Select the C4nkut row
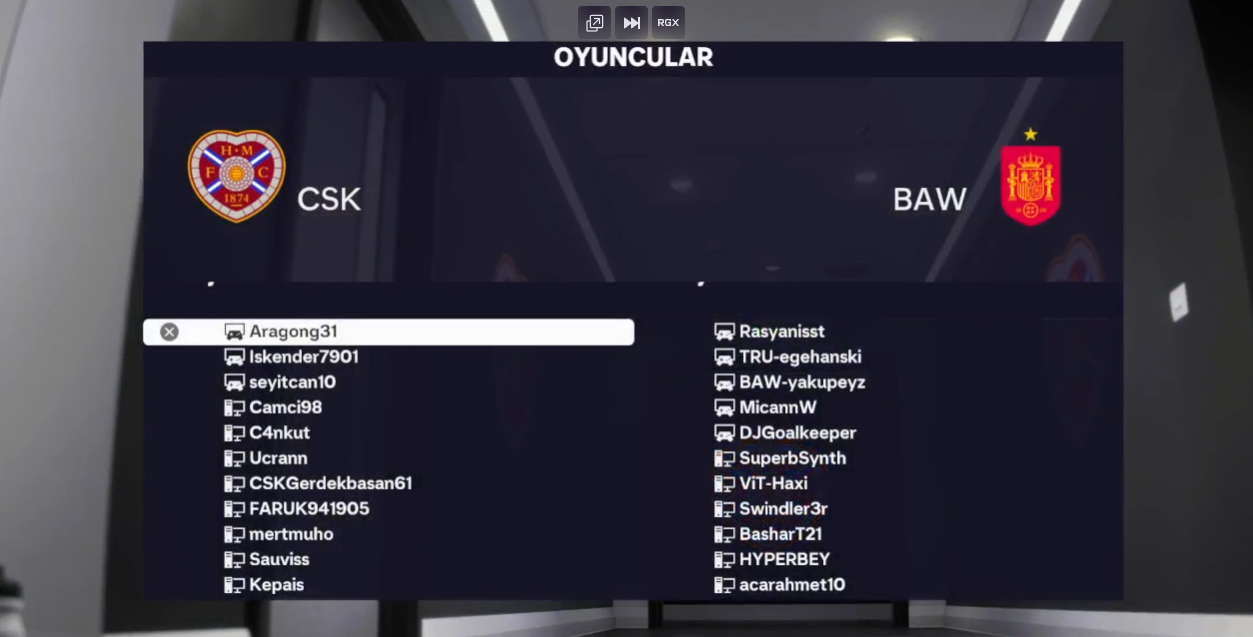Viewport: 1253px width, 637px height. pyautogui.click(x=279, y=433)
